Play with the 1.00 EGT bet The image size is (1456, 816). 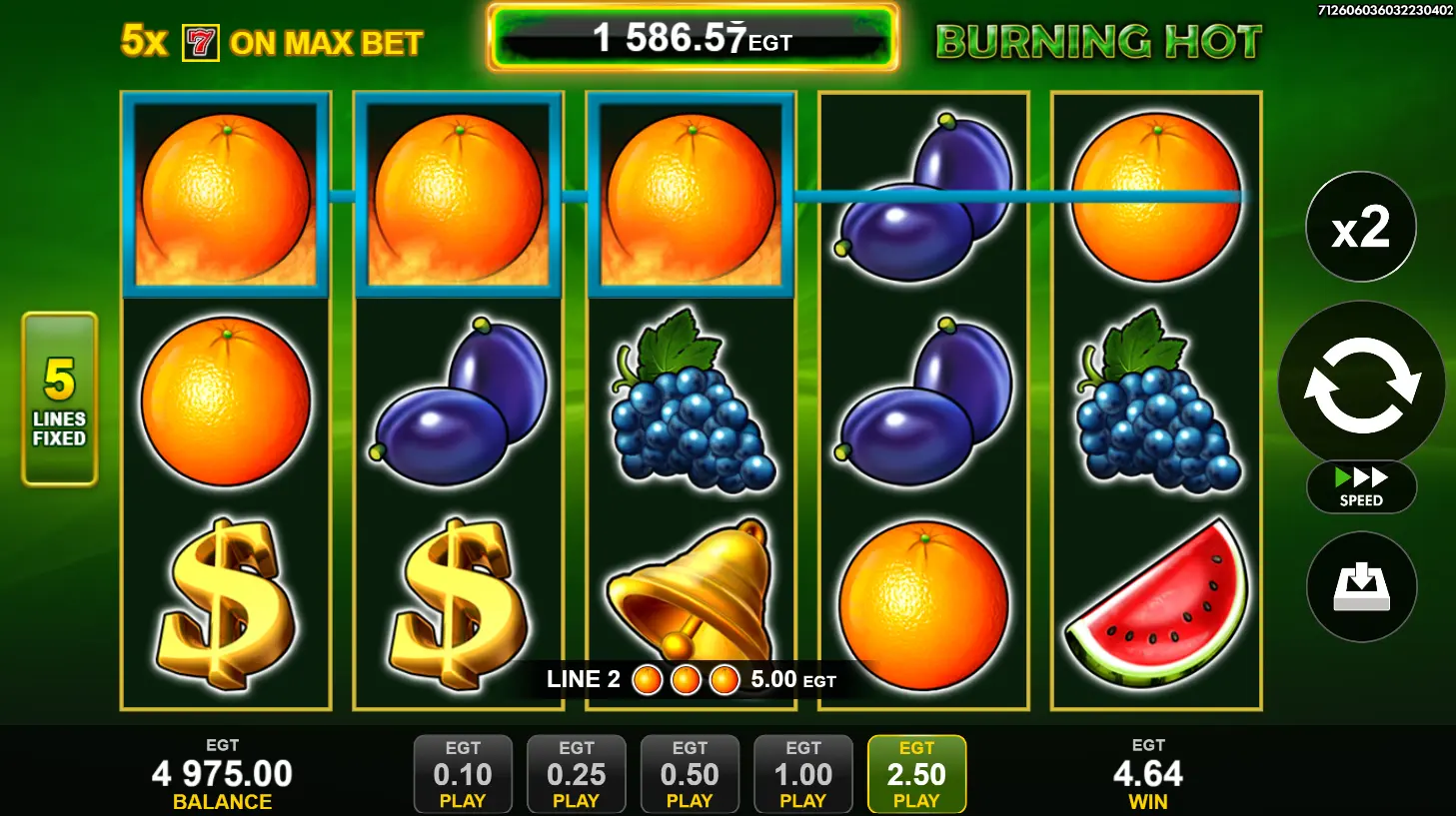pos(802,774)
